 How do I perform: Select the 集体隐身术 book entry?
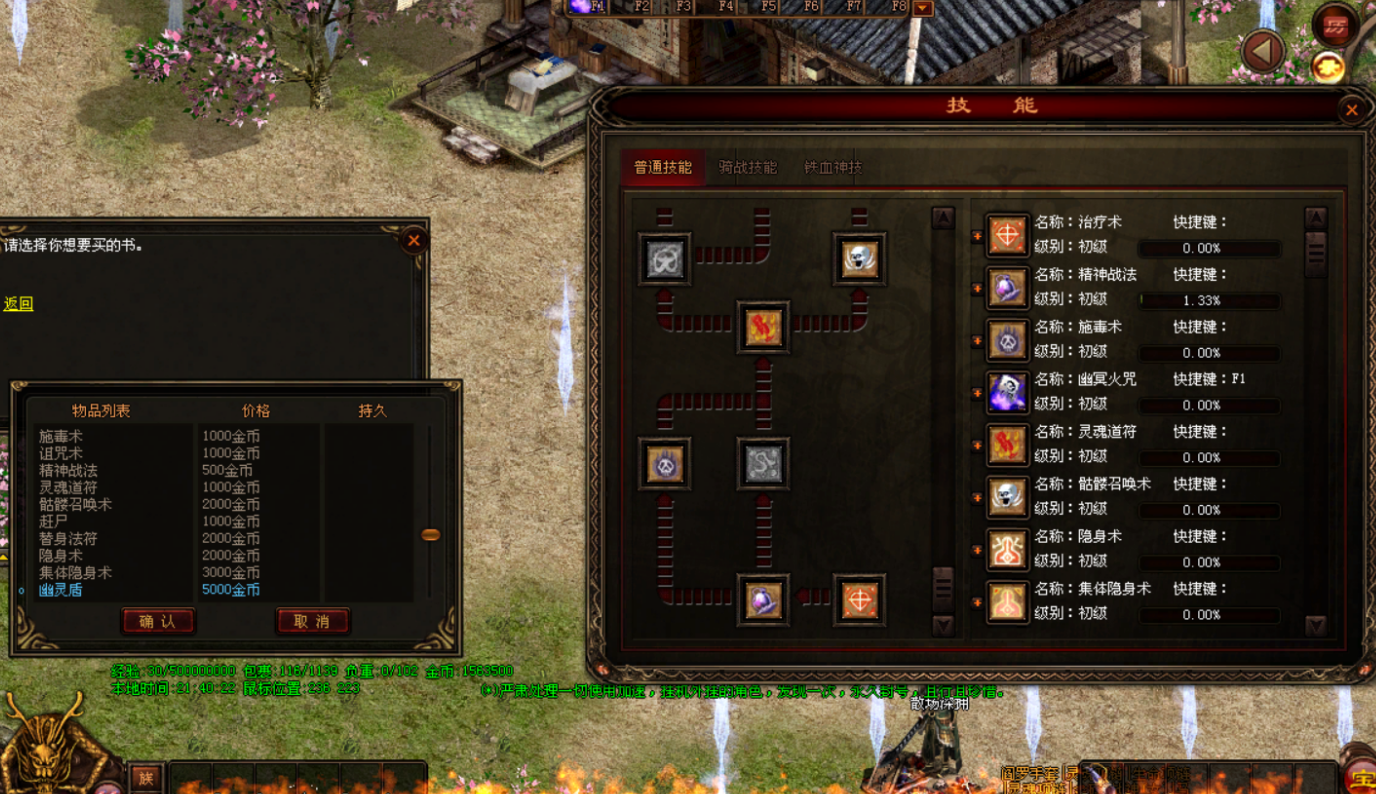tap(75, 573)
